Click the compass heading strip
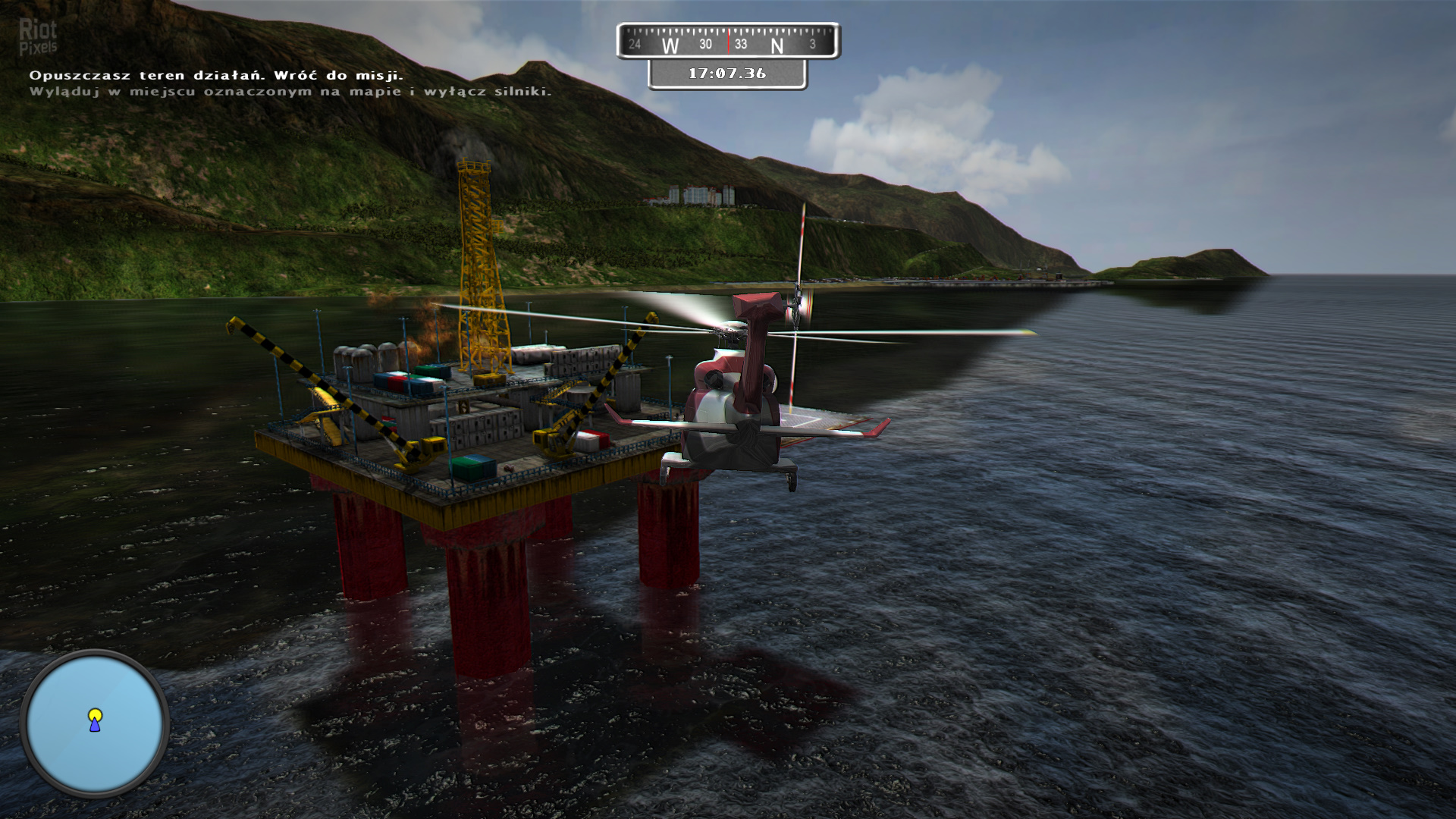The height and width of the screenshot is (819, 1456). click(x=728, y=42)
